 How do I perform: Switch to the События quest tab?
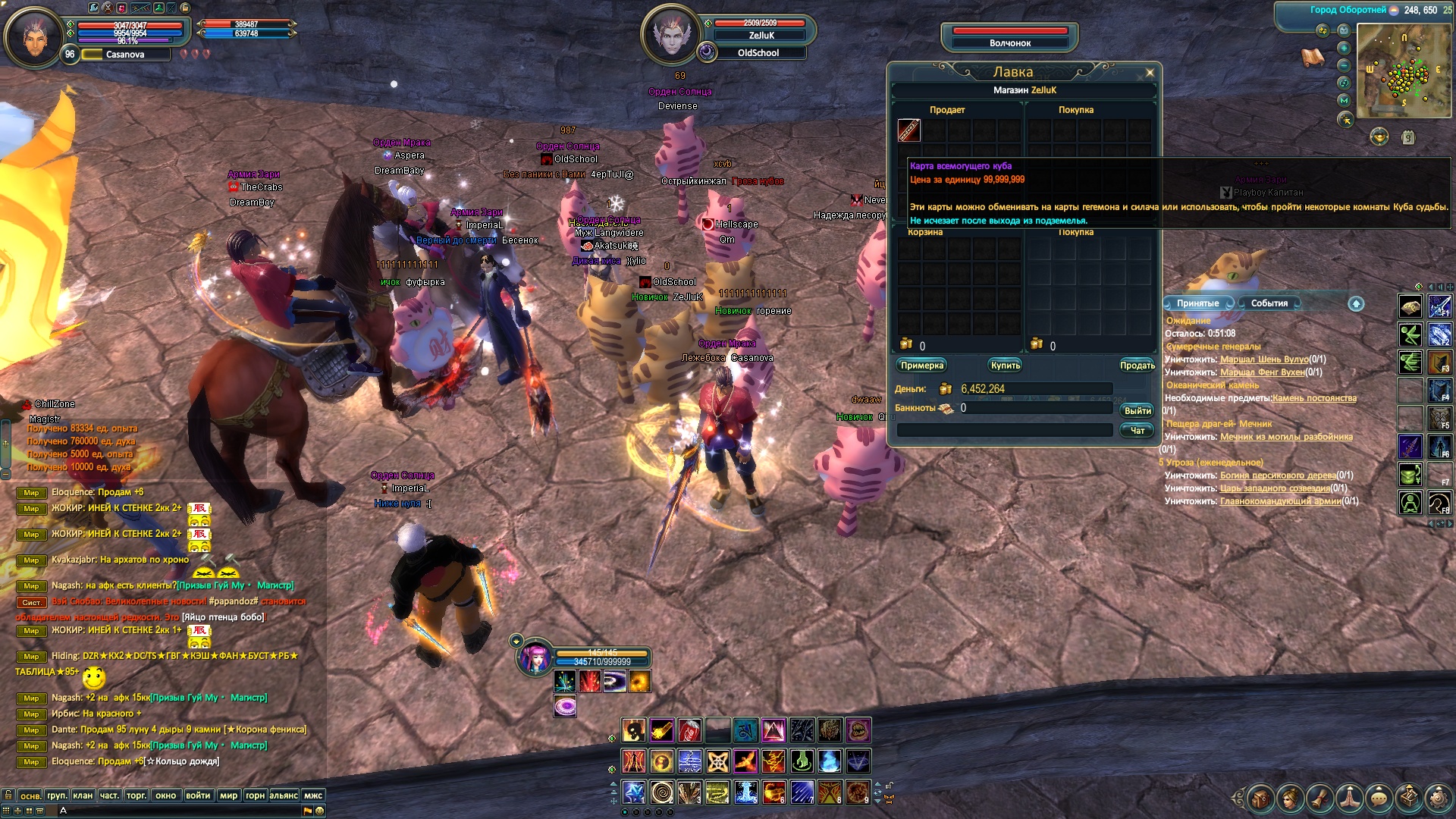click(x=1269, y=303)
